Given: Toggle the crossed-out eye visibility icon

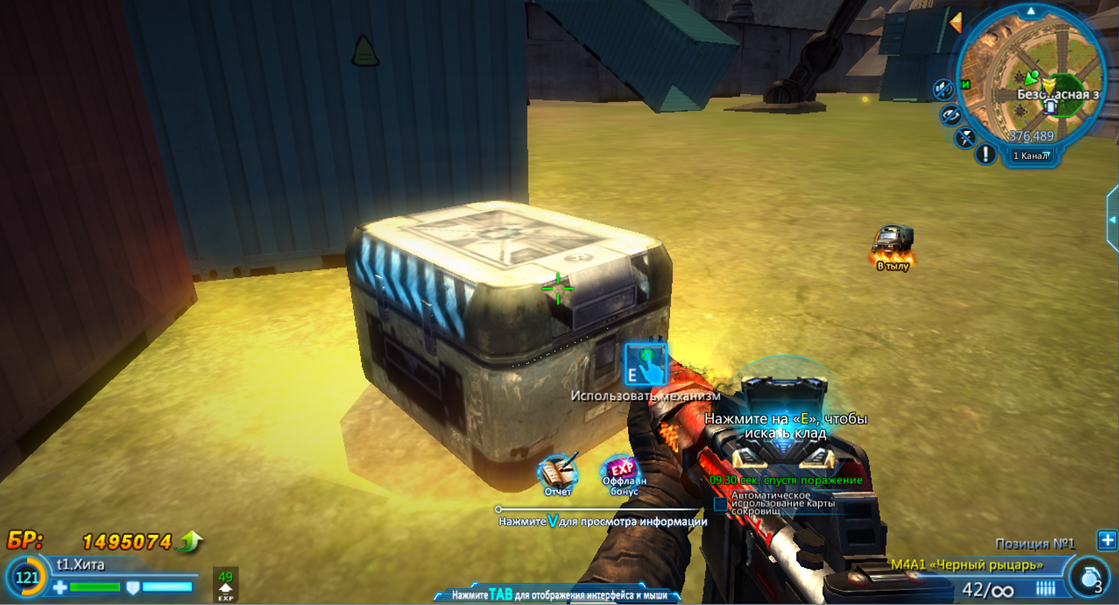Looking at the screenshot, I should pyautogui.click(x=951, y=115).
